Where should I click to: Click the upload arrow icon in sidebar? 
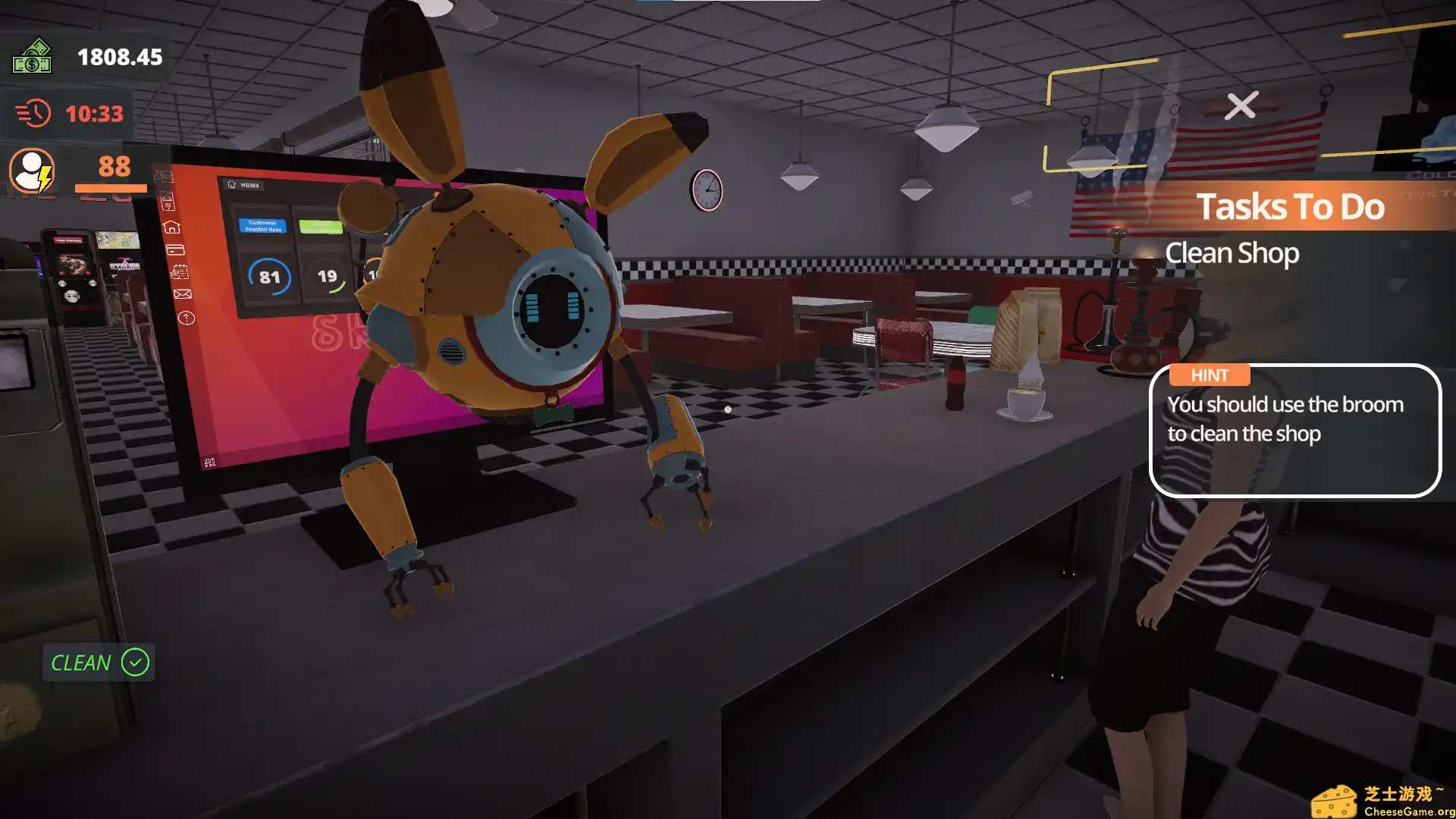(x=187, y=318)
